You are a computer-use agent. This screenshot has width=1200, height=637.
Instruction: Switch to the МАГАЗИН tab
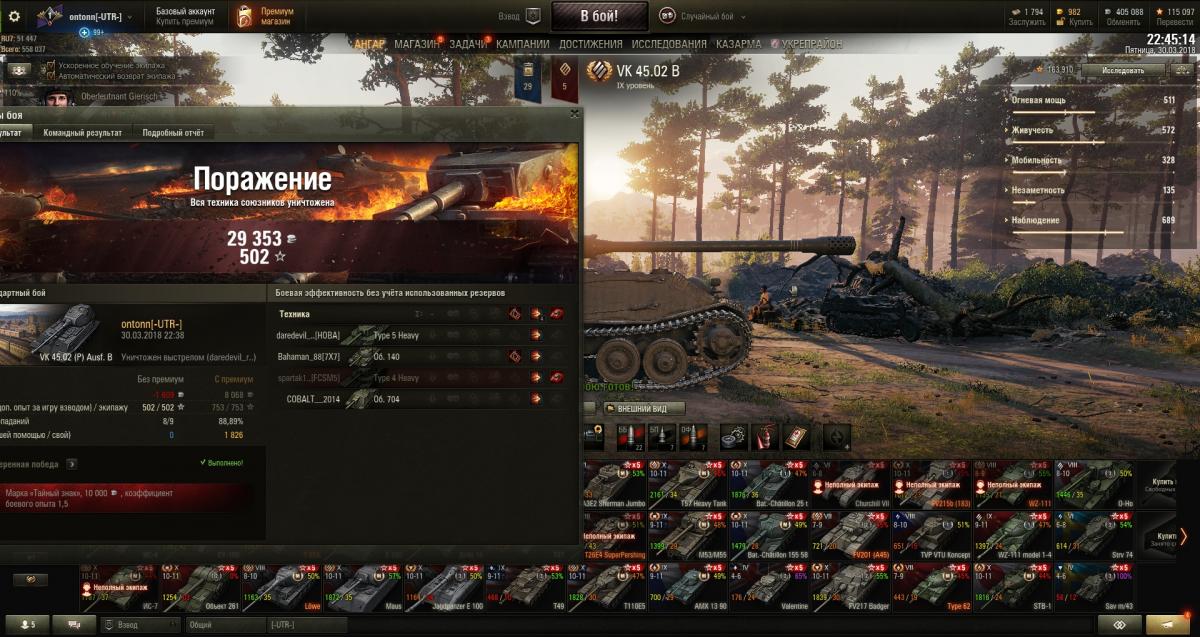tap(416, 44)
